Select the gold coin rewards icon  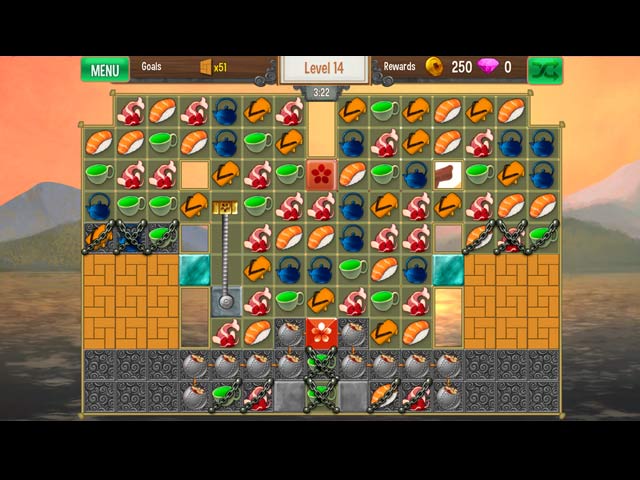coord(434,67)
